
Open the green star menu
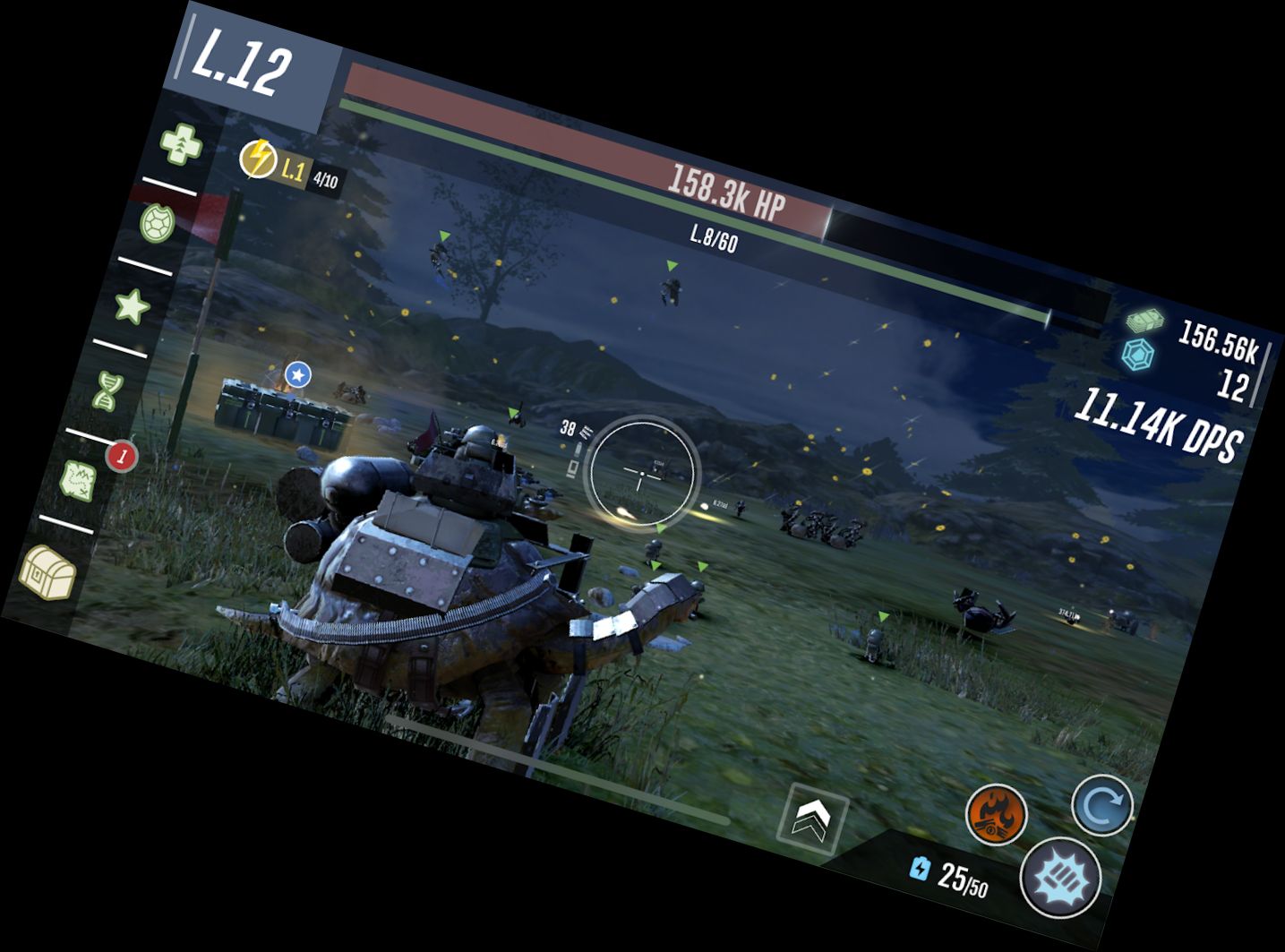coord(133,307)
